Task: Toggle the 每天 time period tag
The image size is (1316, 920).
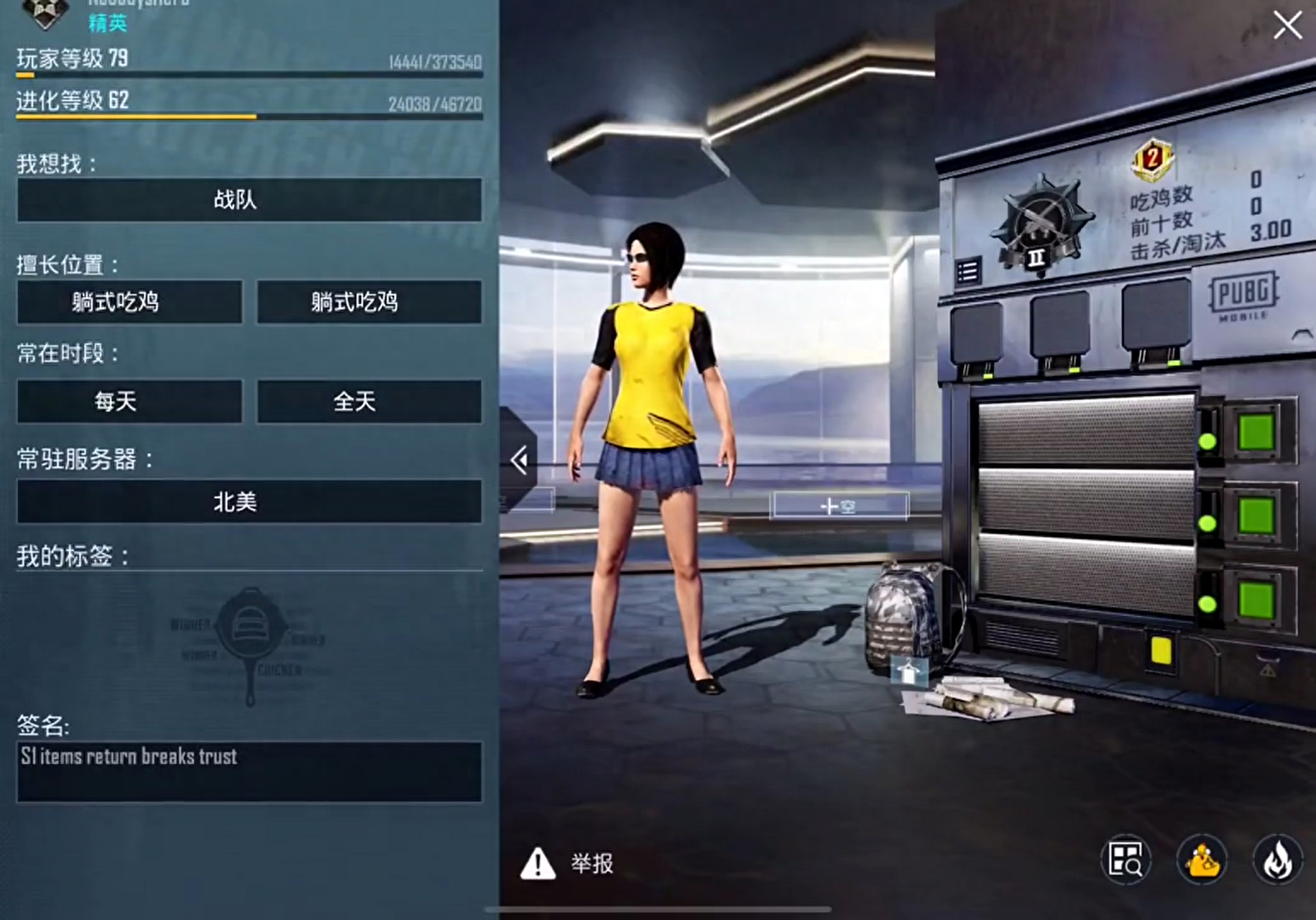Action: coord(129,401)
